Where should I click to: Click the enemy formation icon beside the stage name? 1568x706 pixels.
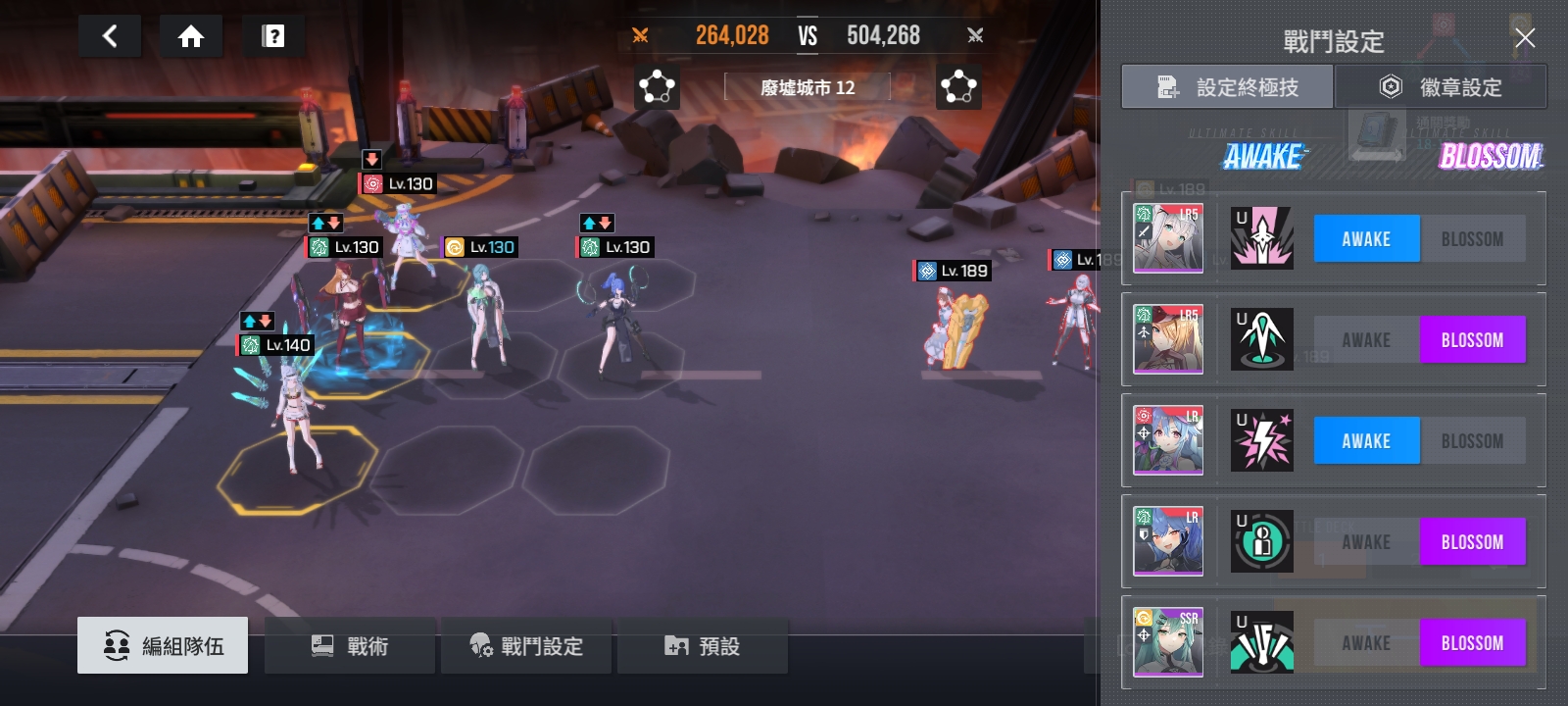tap(958, 87)
